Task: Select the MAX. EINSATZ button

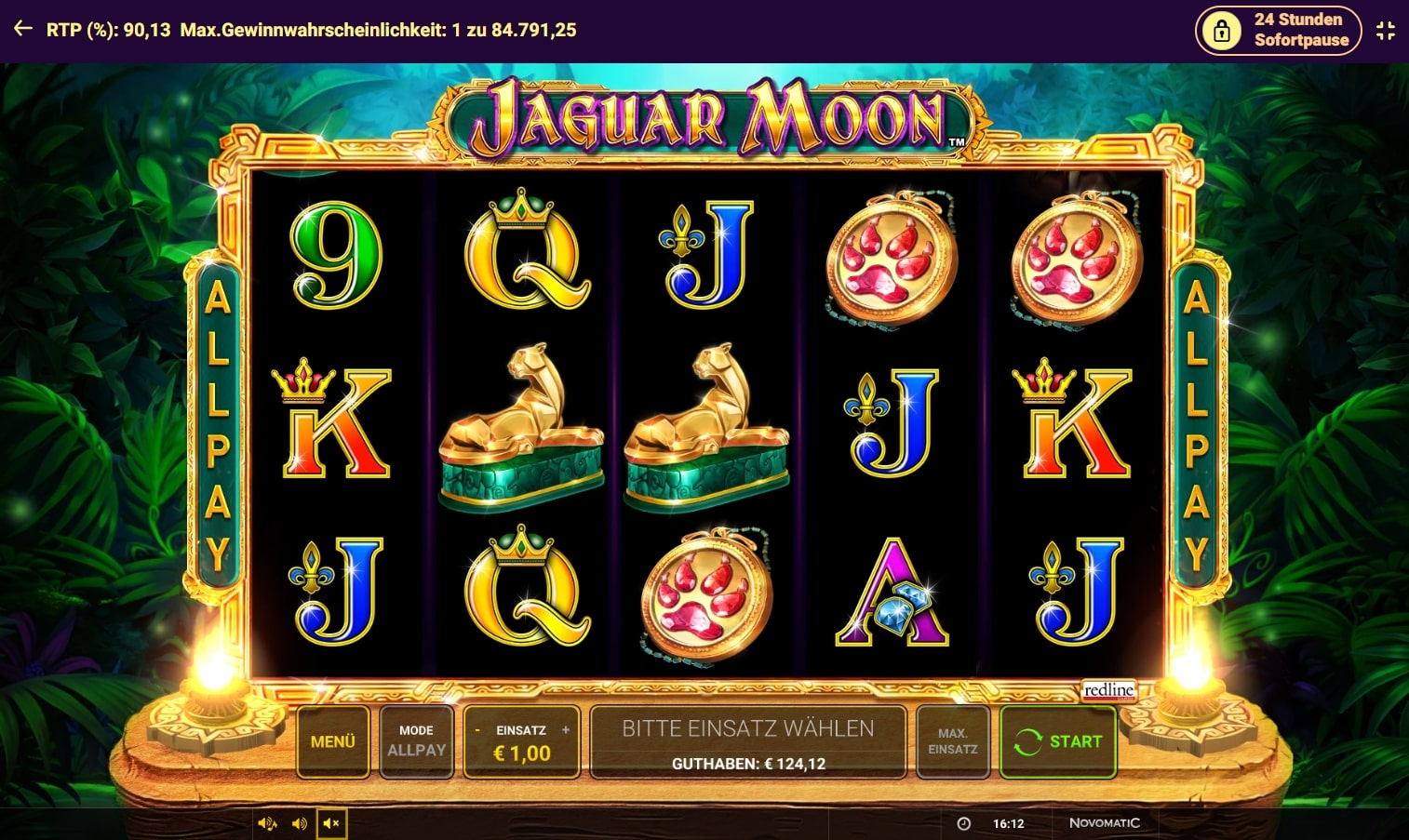Action: (952, 741)
